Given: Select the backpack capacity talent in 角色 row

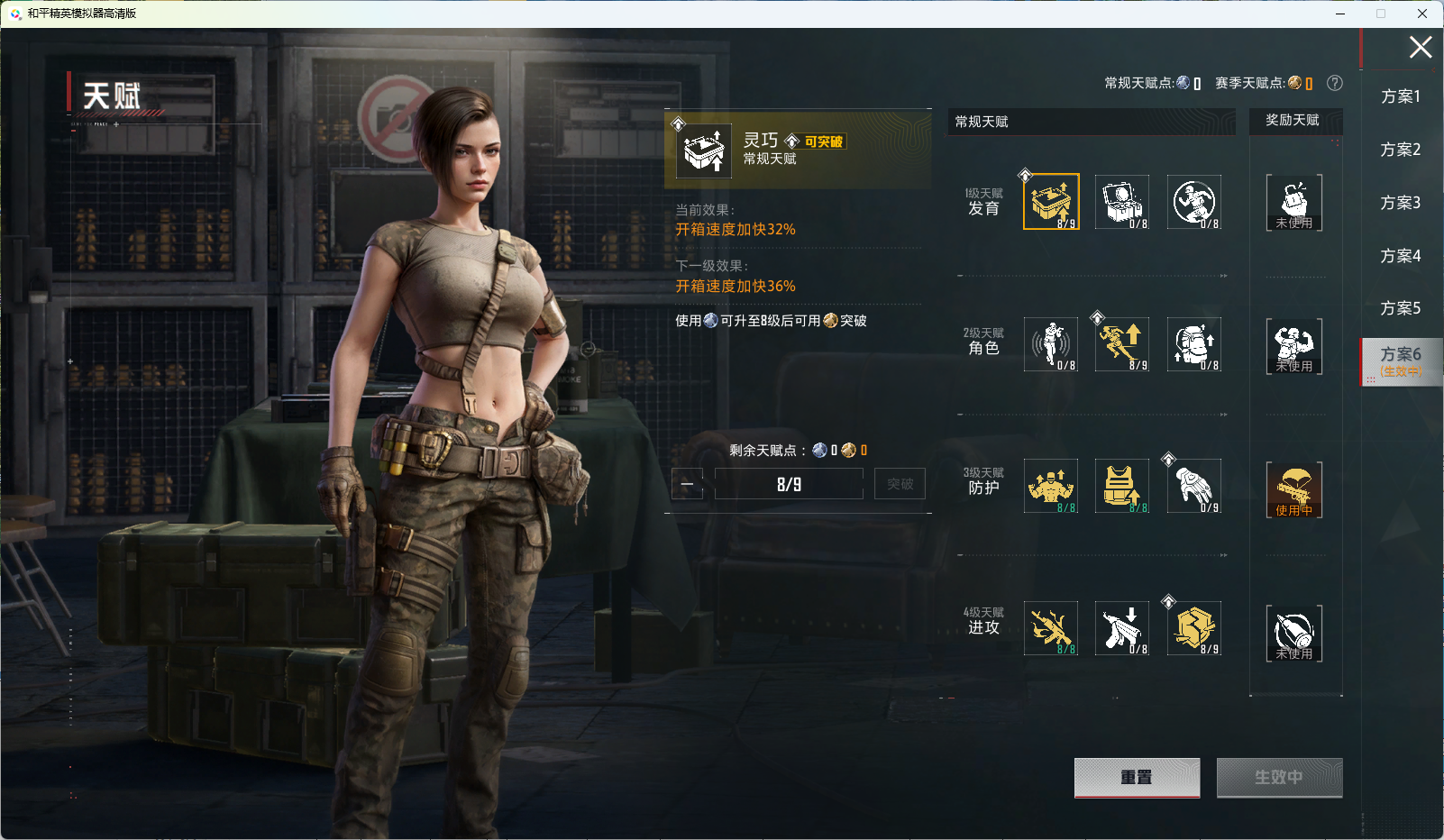Looking at the screenshot, I should point(1193,344).
